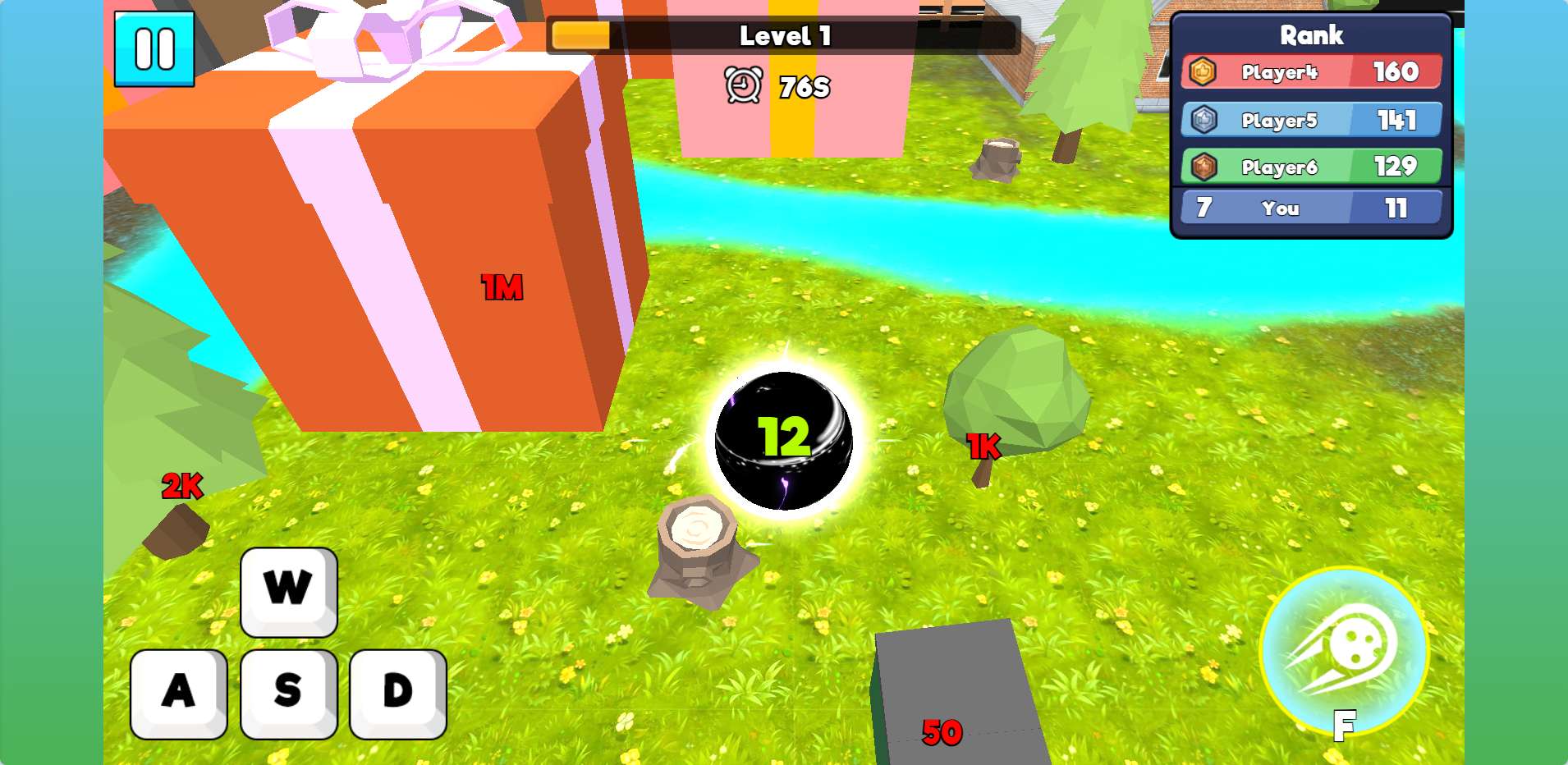Click the "You" row in the Rank panel
The width and height of the screenshot is (1568, 765).
1311,208
